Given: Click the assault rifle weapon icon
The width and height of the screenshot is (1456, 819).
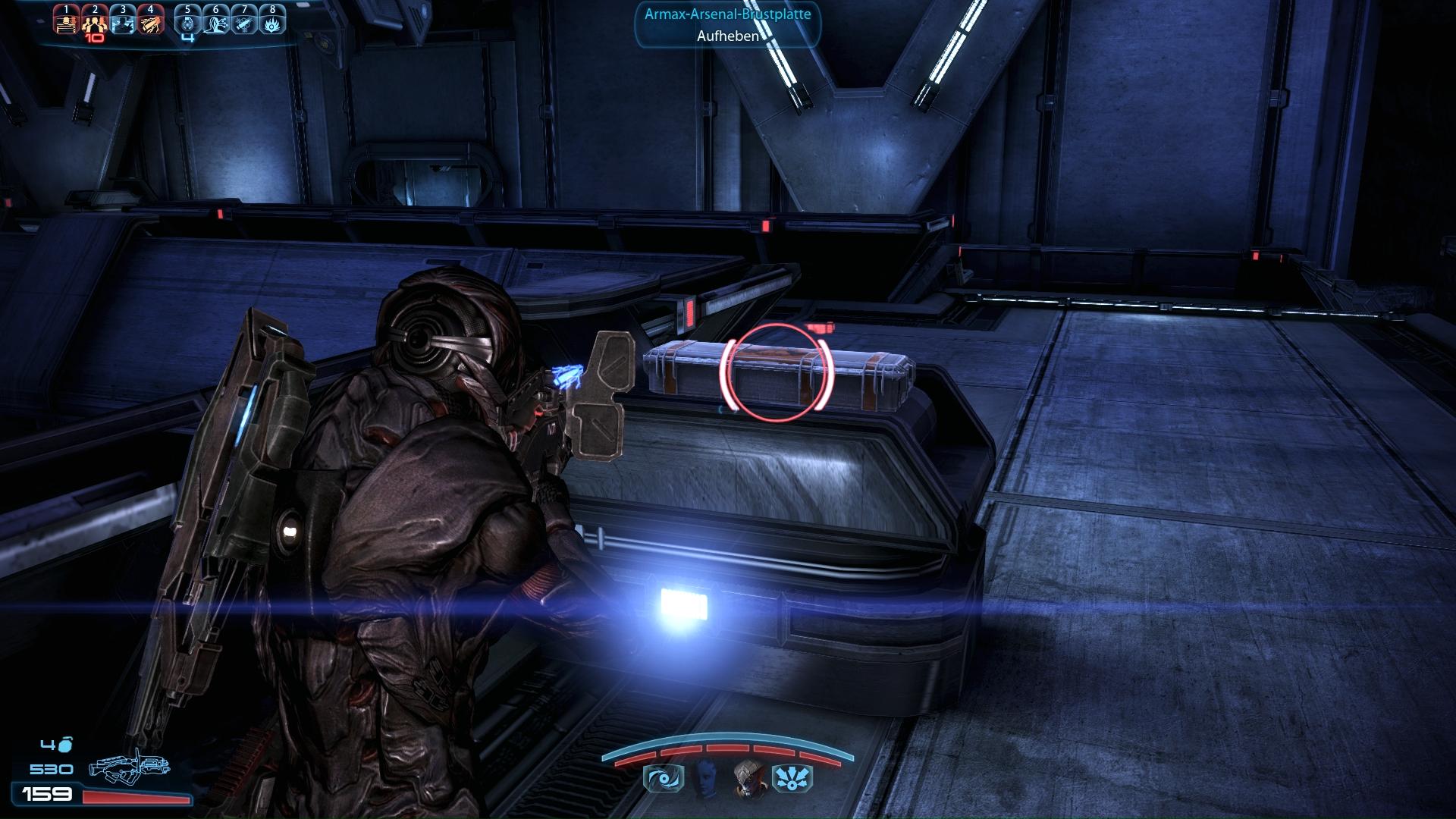Looking at the screenshot, I should click(x=129, y=767).
